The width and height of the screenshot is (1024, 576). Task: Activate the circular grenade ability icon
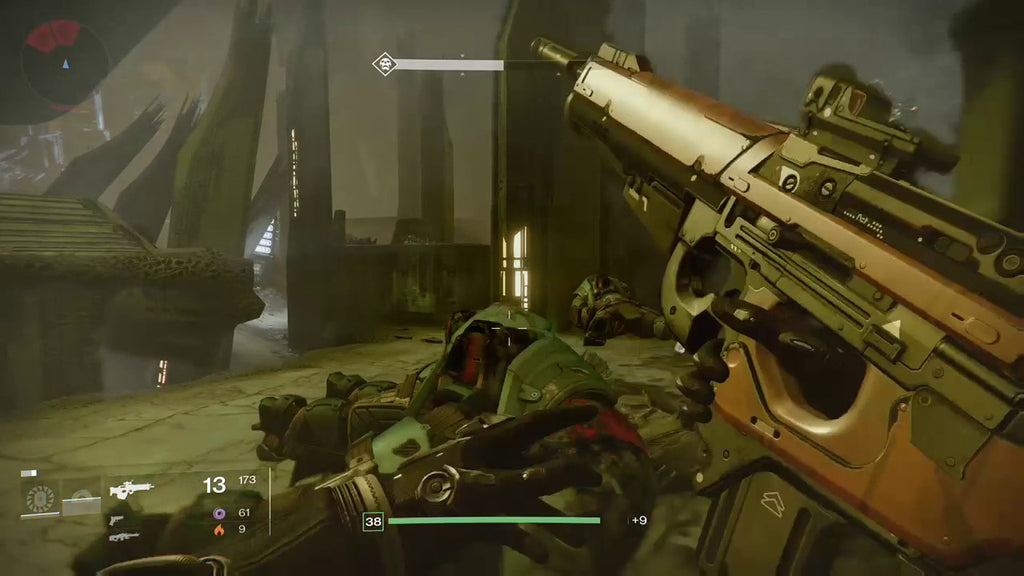41,497
